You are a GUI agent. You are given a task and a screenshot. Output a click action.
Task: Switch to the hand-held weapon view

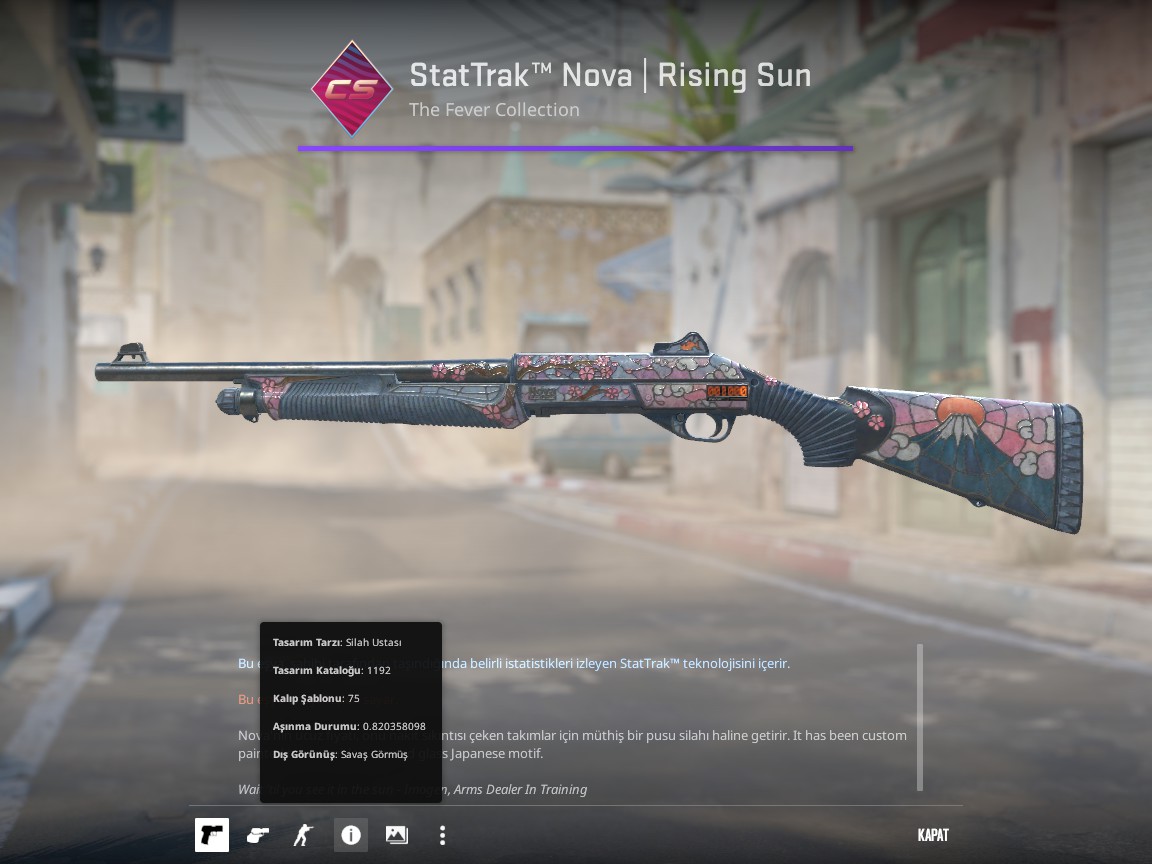(258, 835)
